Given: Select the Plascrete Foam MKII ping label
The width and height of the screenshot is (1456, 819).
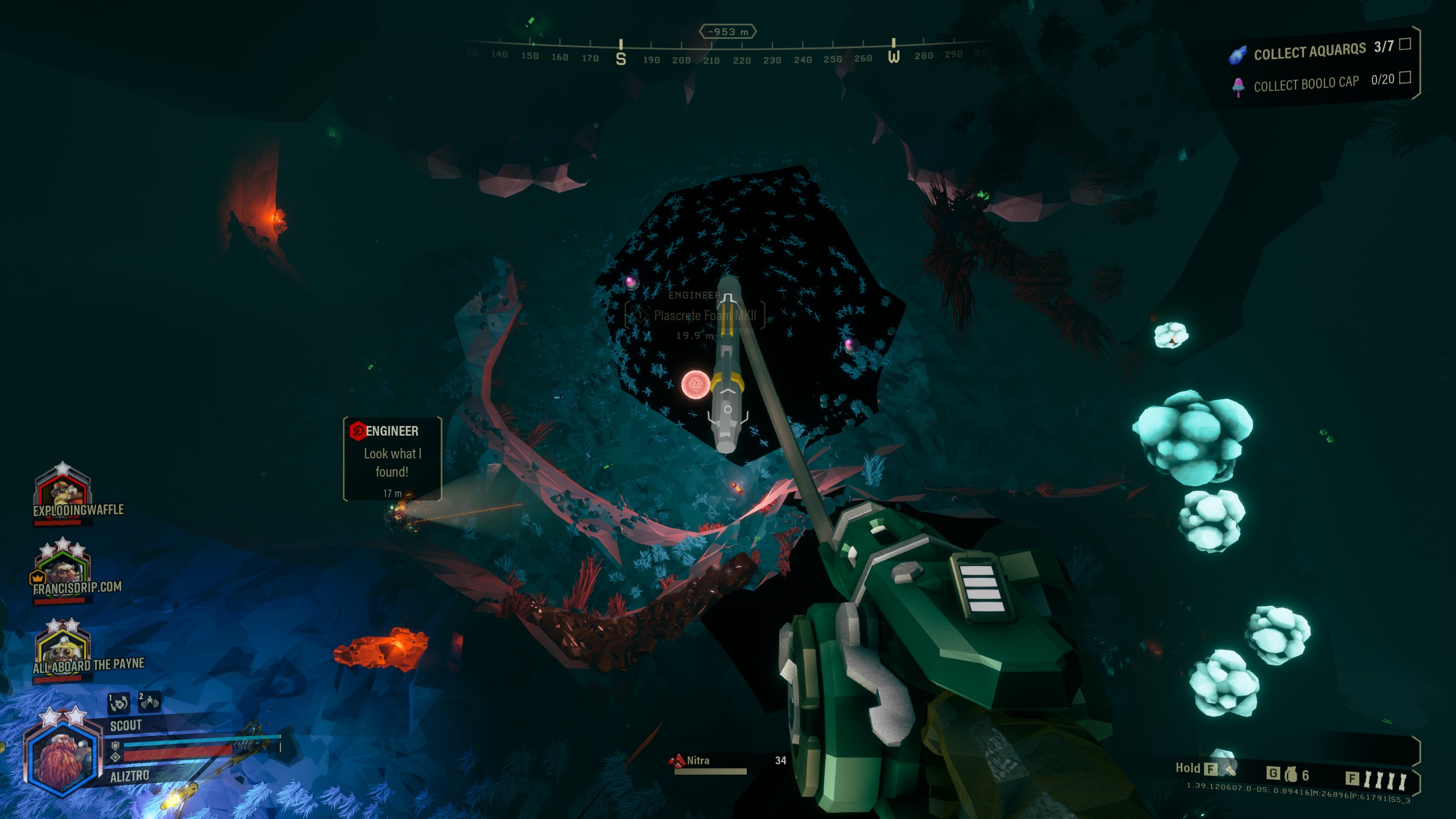Looking at the screenshot, I should coord(705,316).
